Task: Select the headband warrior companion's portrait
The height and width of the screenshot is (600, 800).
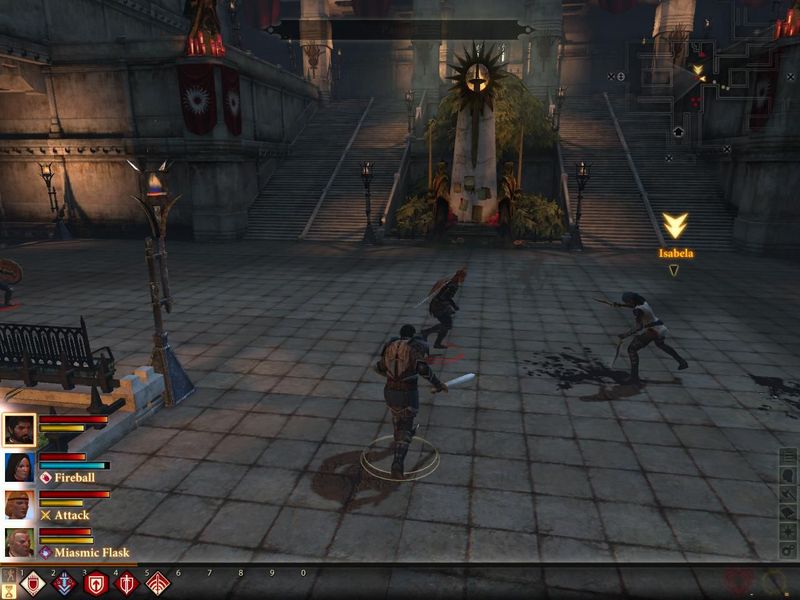Action: pyautogui.click(x=19, y=504)
